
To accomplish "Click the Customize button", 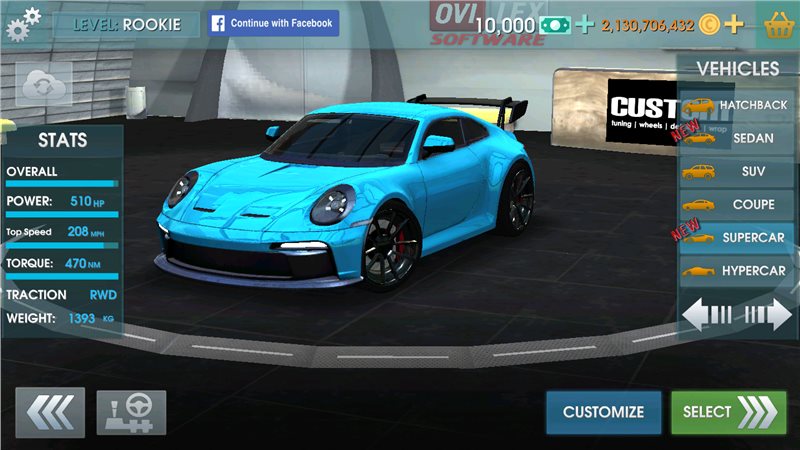I will coord(603,412).
